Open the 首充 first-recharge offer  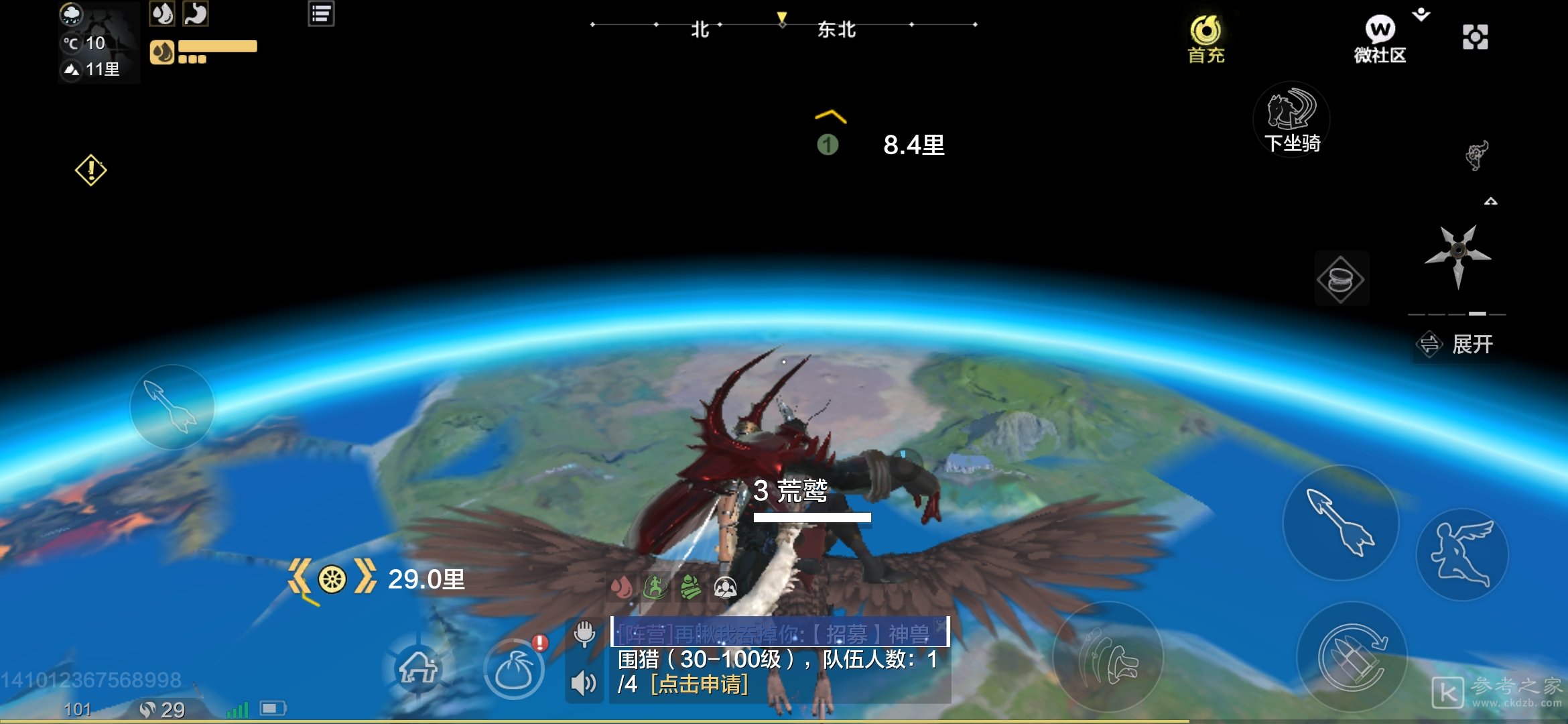1205,39
